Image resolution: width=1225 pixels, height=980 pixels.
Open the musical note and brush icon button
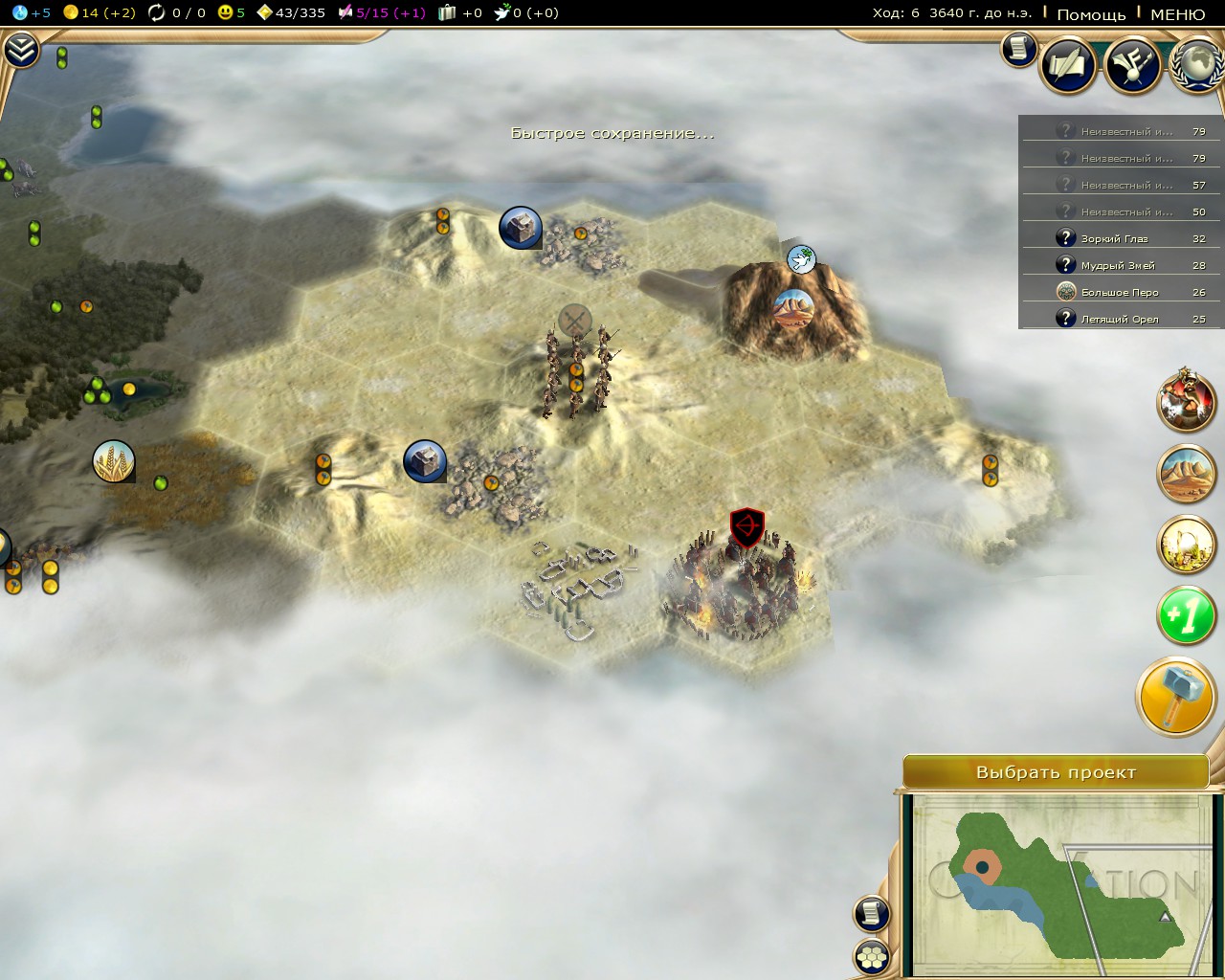click(1133, 65)
